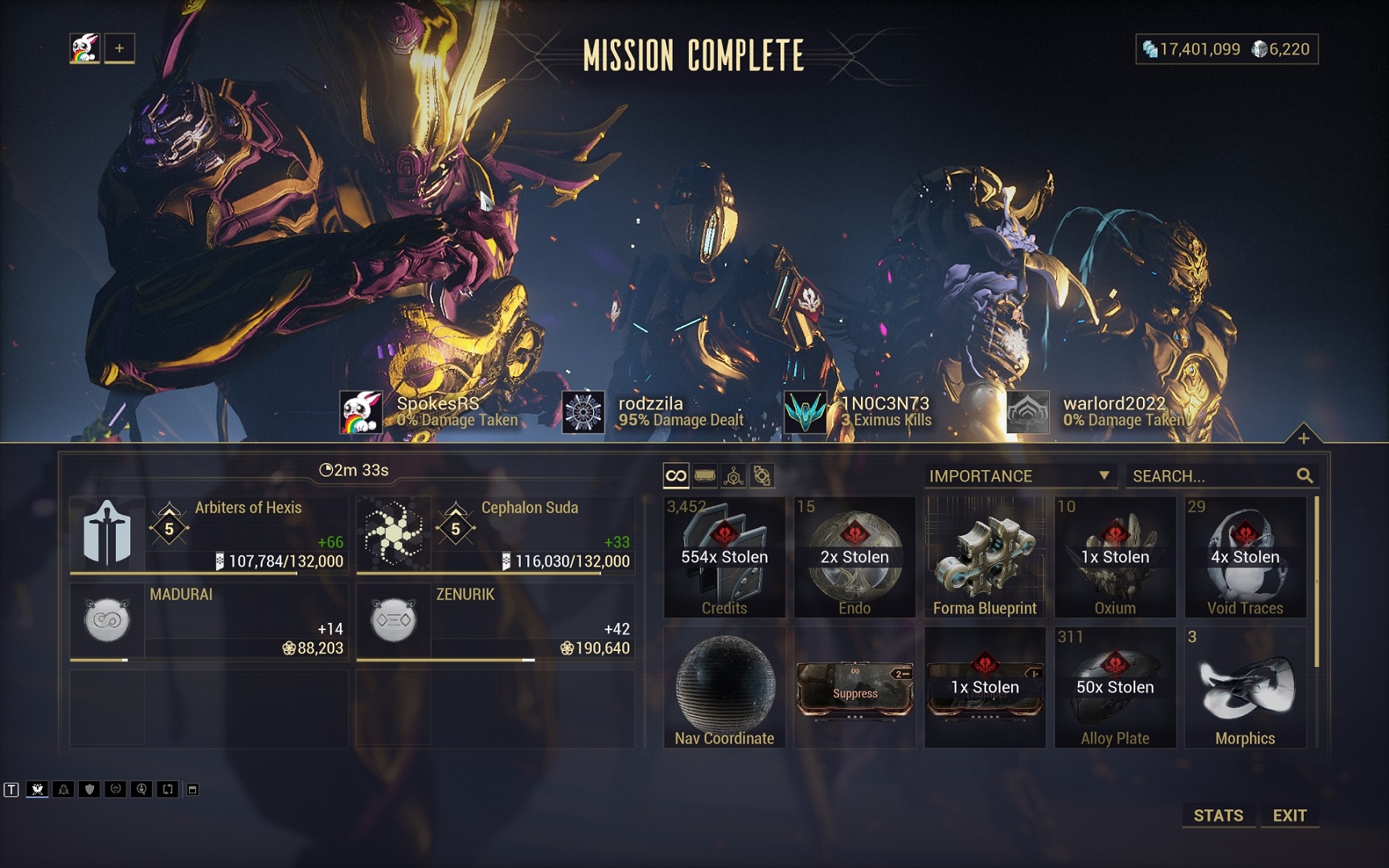Open the mission STATS view
This screenshot has width=1389, height=868.
(1218, 815)
